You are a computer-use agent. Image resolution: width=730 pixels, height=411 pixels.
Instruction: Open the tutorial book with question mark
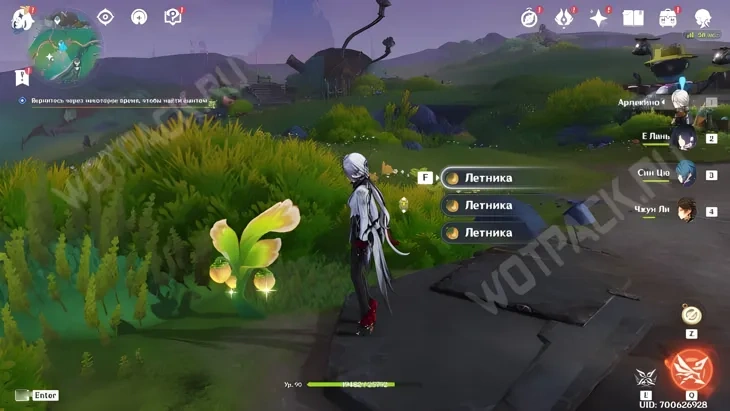click(x=173, y=17)
